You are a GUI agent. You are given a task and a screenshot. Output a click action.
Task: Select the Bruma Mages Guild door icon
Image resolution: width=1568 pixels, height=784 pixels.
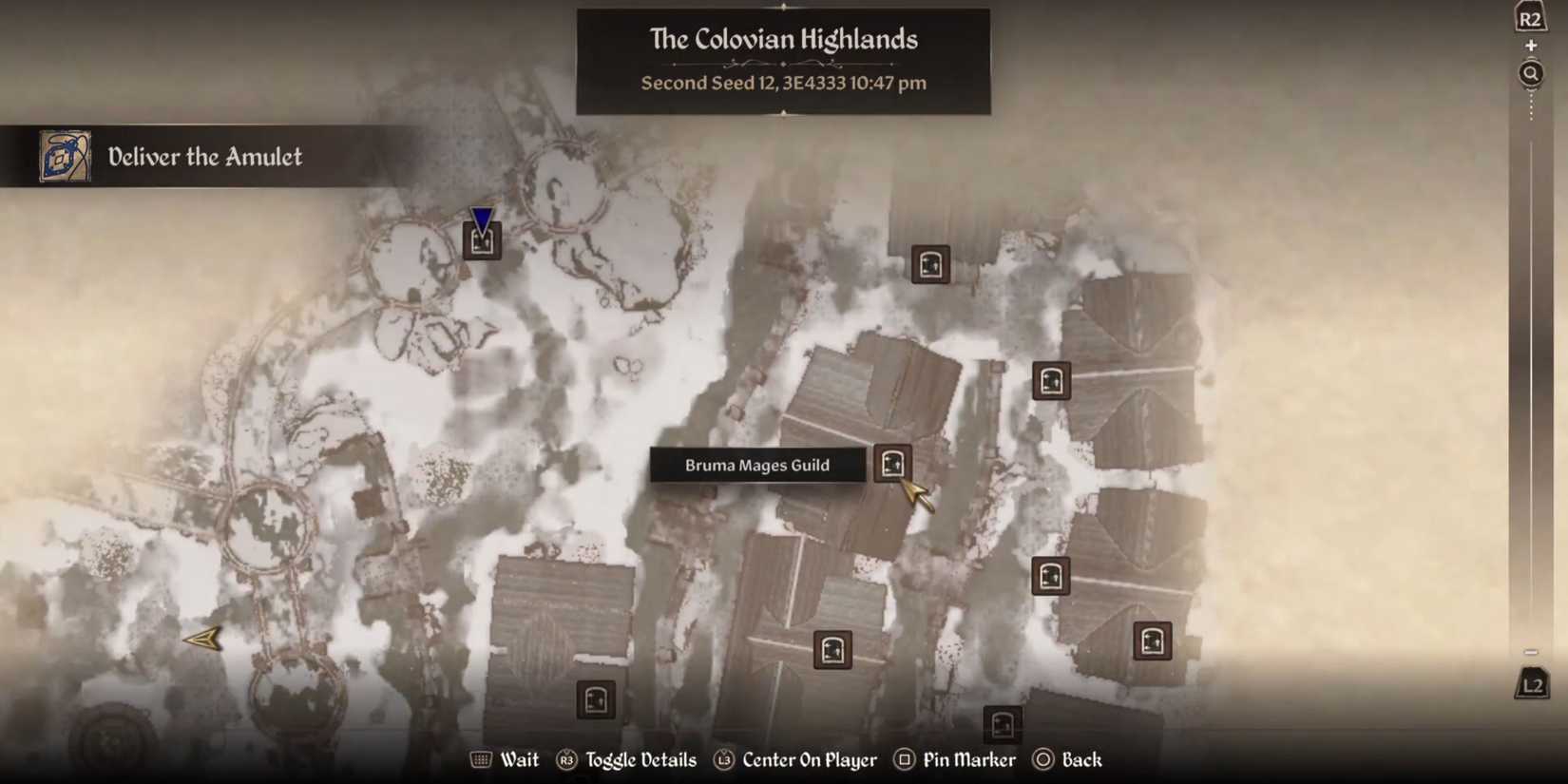tap(891, 465)
